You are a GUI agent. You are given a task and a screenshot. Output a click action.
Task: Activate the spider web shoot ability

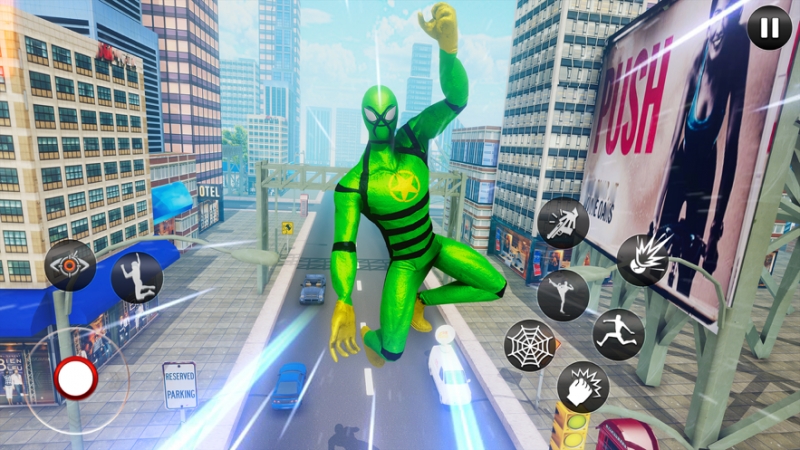[x=529, y=345]
